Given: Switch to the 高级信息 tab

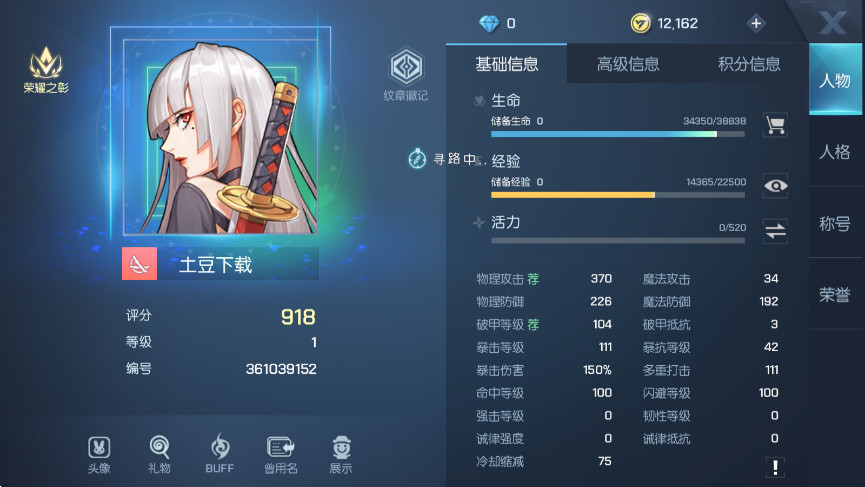Looking at the screenshot, I should click(628, 65).
